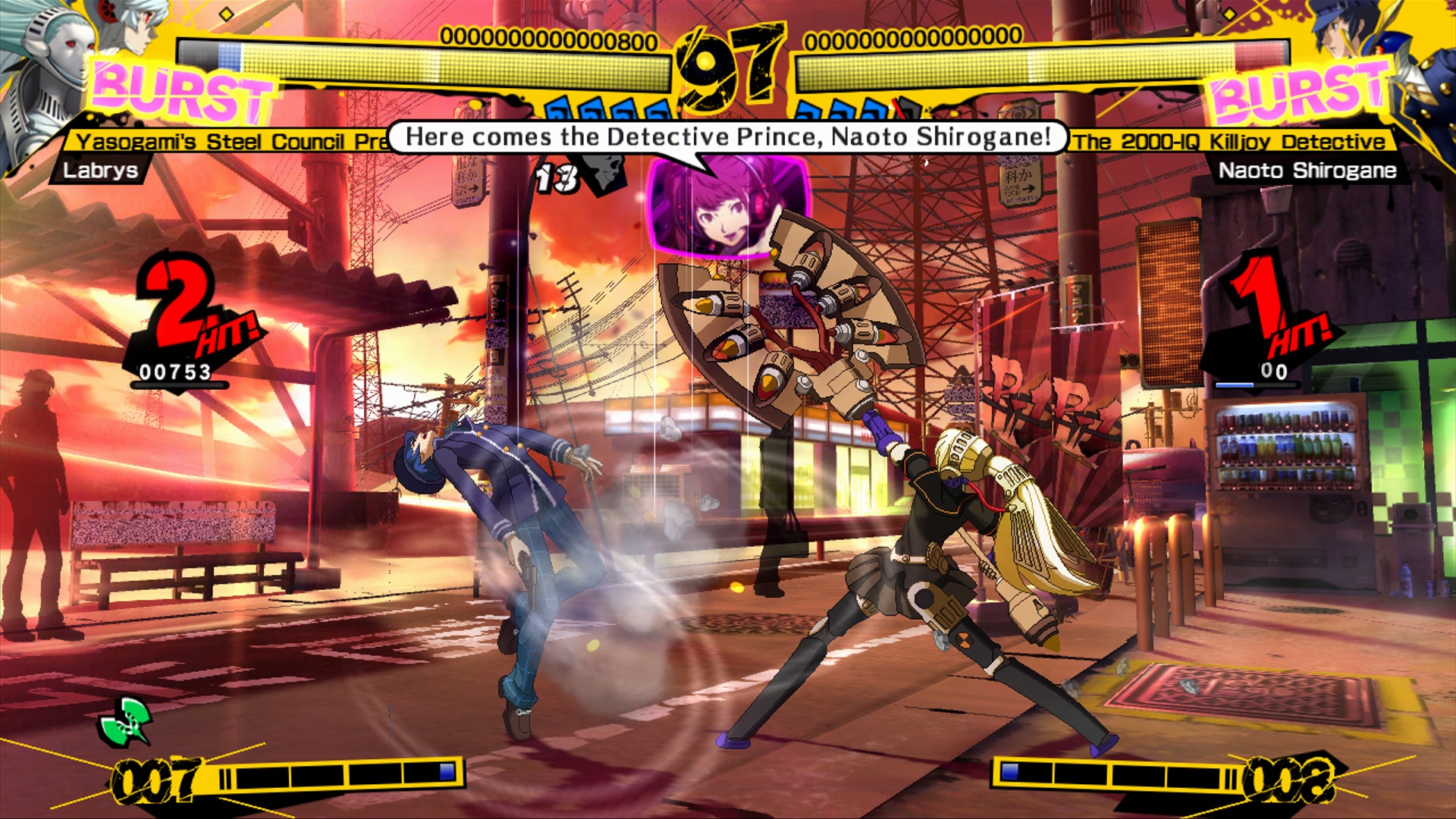Image resolution: width=1456 pixels, height=819 pixels.
Task: Expand the speech bubble announcing the Detective Prince
Action: (x=728, y=136)
